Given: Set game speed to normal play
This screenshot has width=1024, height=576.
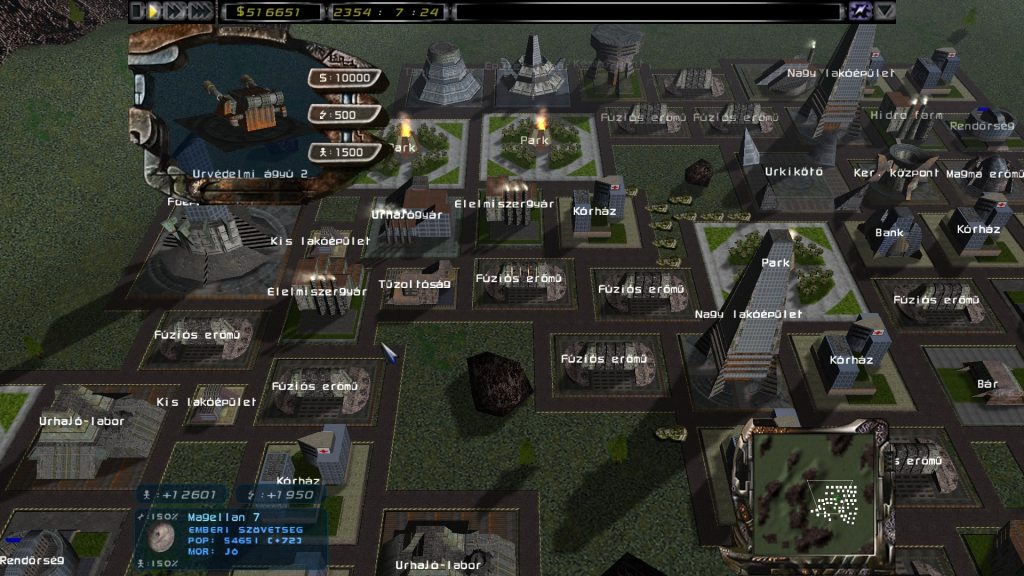Looking at the screenshot, I should click(x=154, y=11).
